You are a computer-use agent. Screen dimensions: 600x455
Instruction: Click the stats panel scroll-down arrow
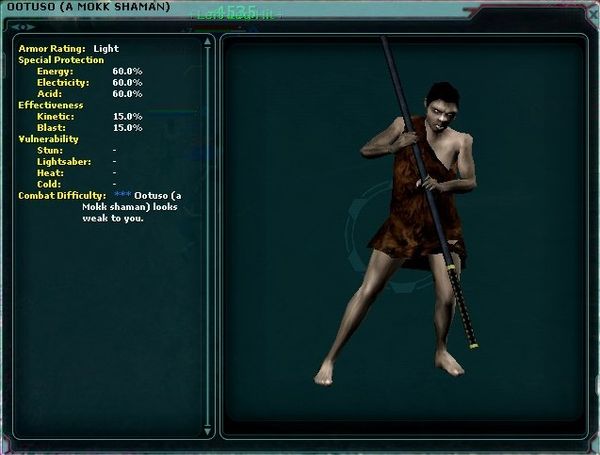208,431
